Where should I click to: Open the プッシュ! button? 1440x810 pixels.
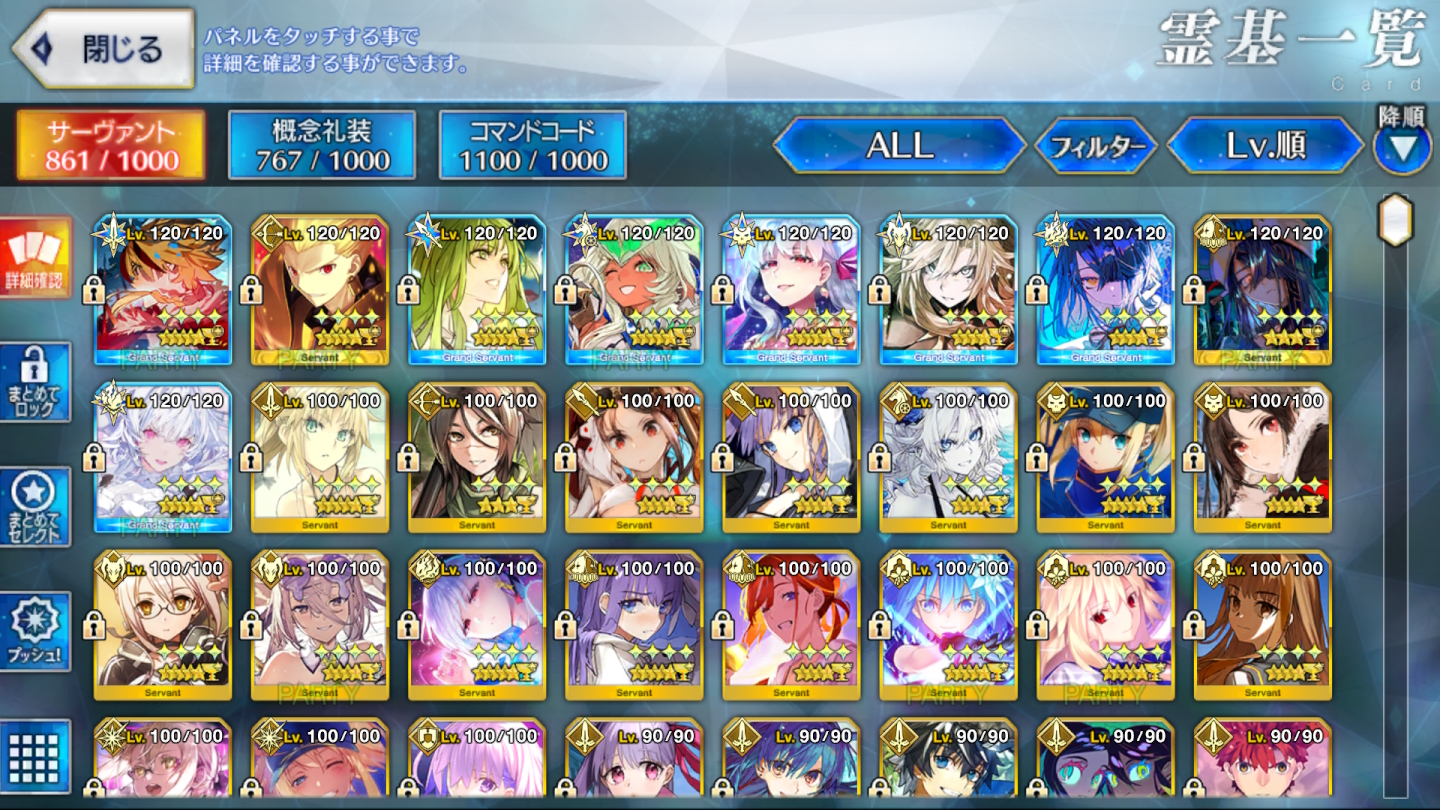tap(36, 631)
